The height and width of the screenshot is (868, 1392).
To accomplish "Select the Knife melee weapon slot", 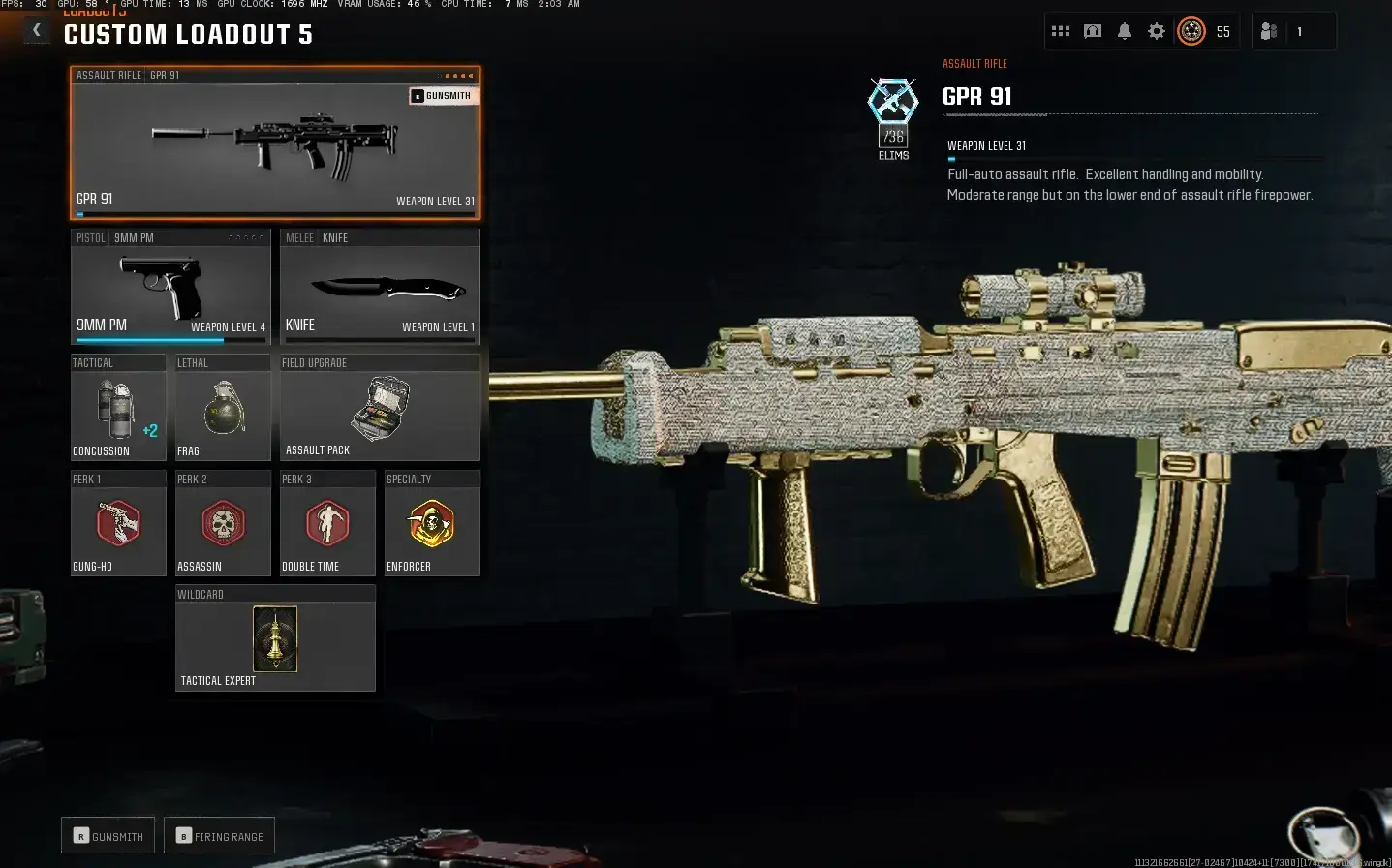I will coord(379,288).
